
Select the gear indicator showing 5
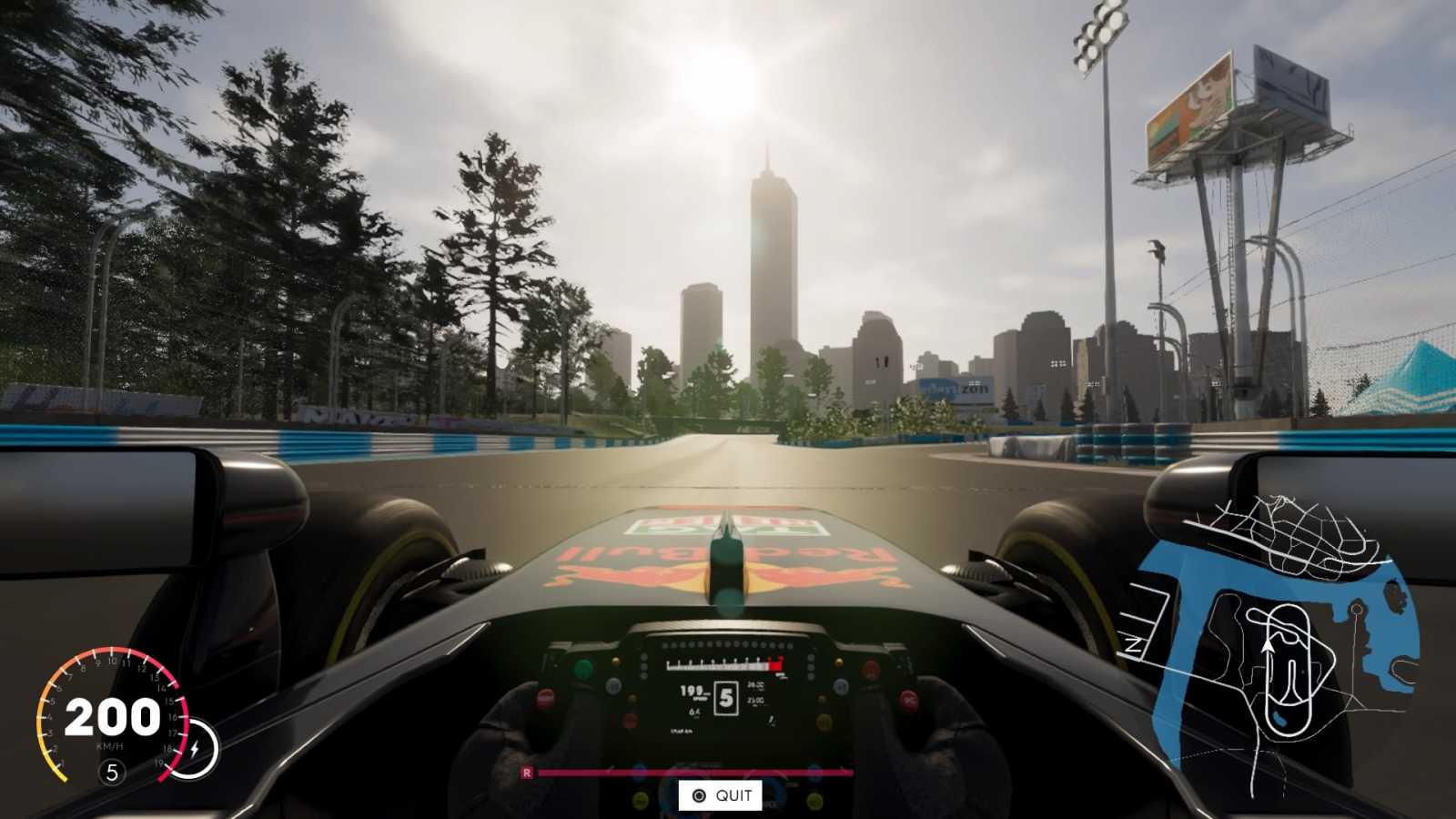coord(113,771)
